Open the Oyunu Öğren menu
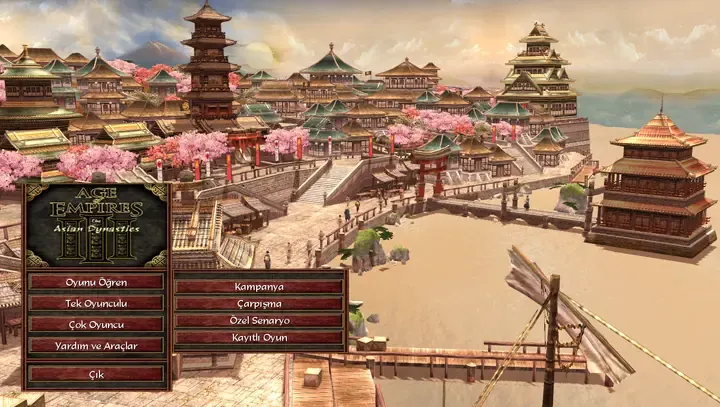720x407 pixels. click(x=96, y=282)
